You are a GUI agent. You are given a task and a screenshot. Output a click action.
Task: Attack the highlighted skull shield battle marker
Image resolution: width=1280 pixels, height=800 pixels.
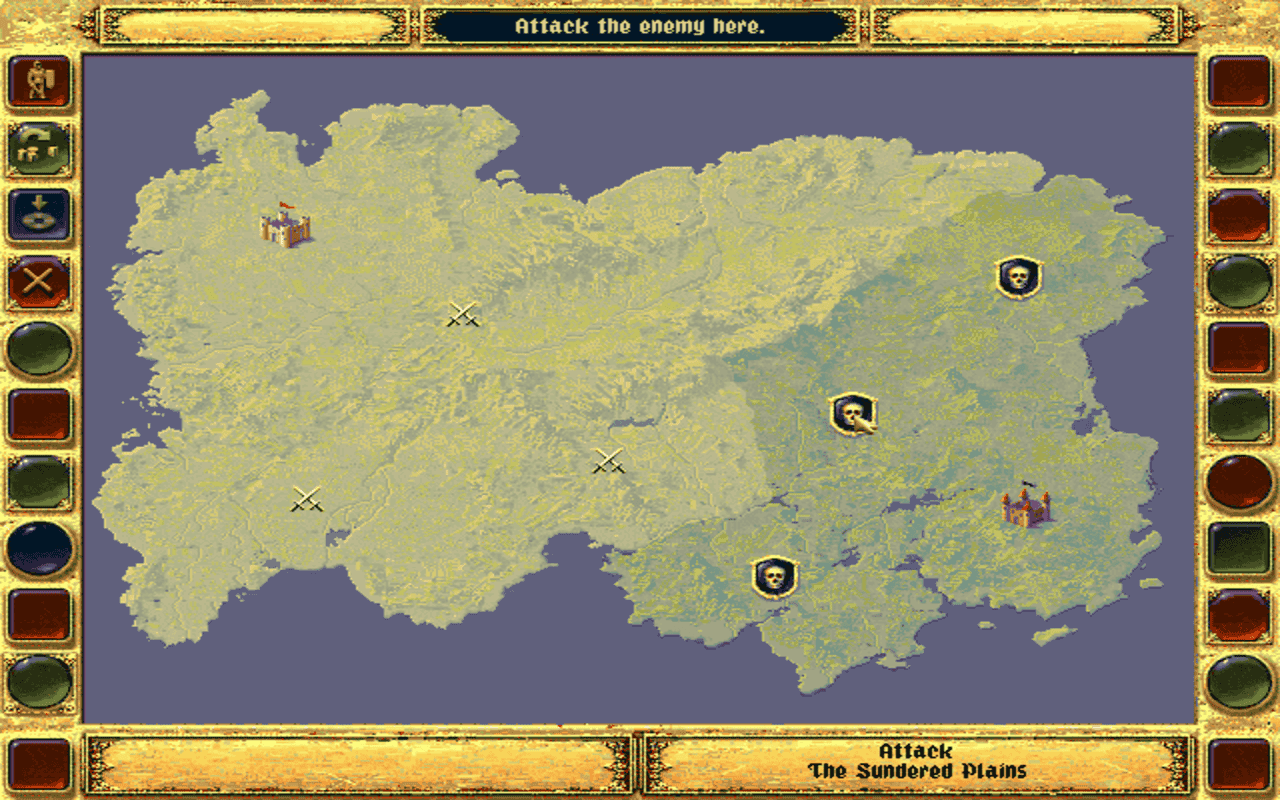pos(851,412)
